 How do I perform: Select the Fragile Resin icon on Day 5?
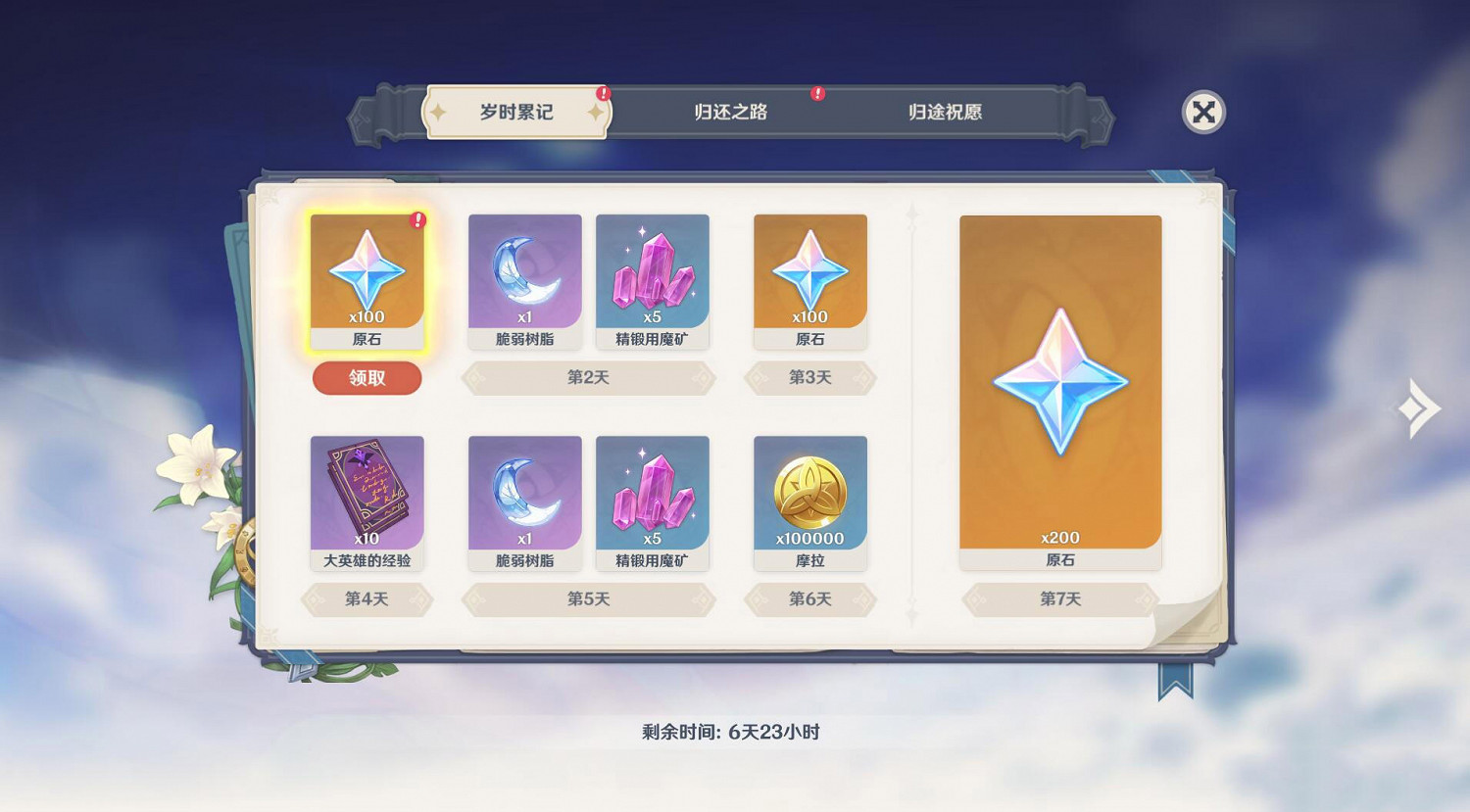pyautogui.click(x=524, y=500)
